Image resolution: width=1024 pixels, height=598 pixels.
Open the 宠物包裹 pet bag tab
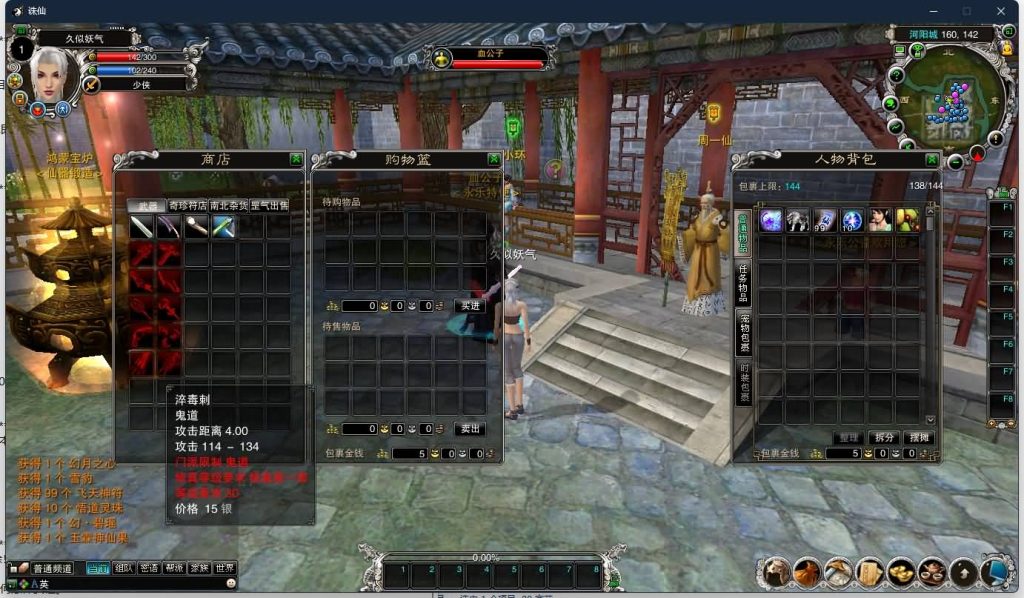743,333
